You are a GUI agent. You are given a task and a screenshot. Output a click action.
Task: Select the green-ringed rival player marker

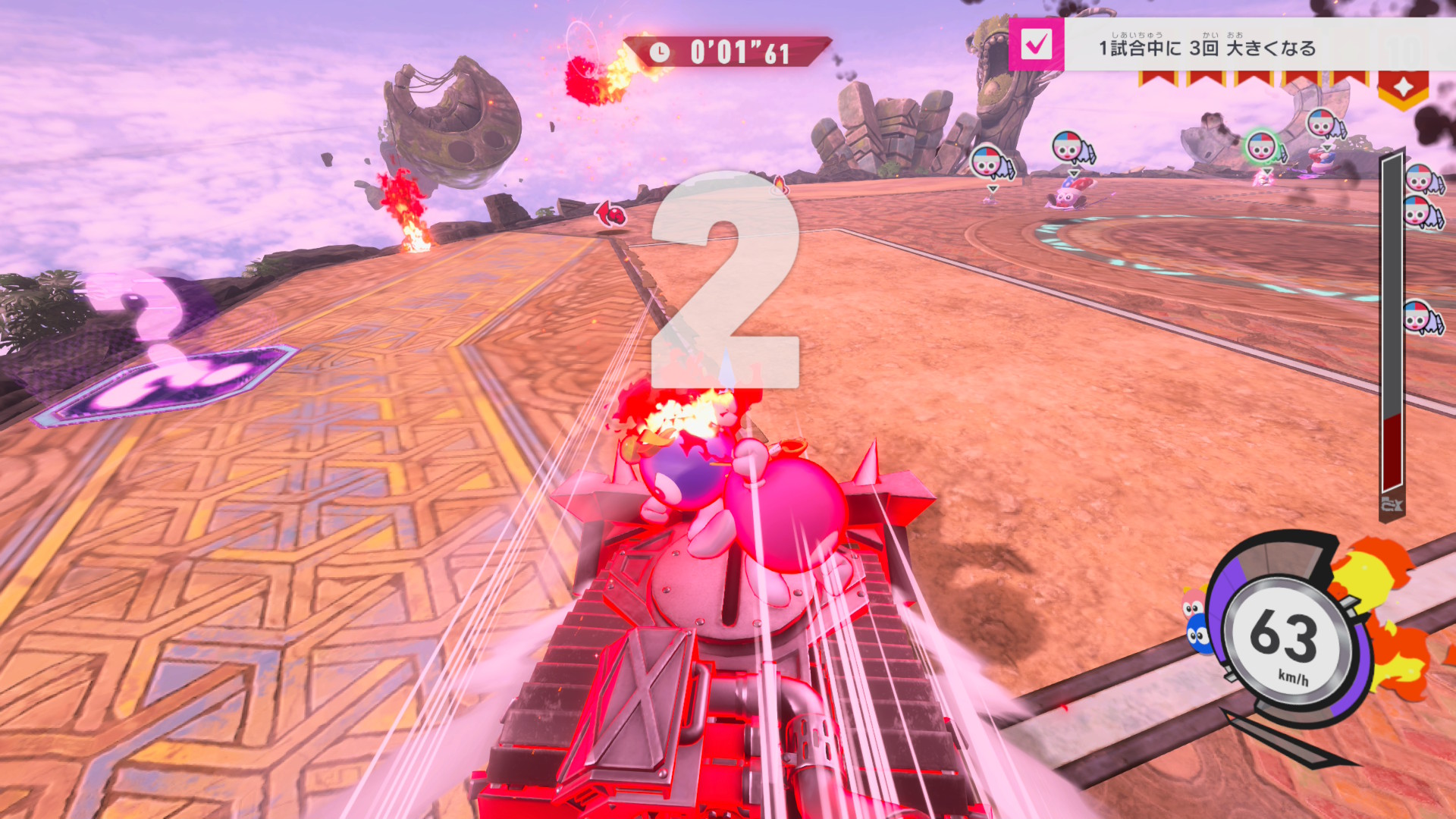click(1261, 146)
